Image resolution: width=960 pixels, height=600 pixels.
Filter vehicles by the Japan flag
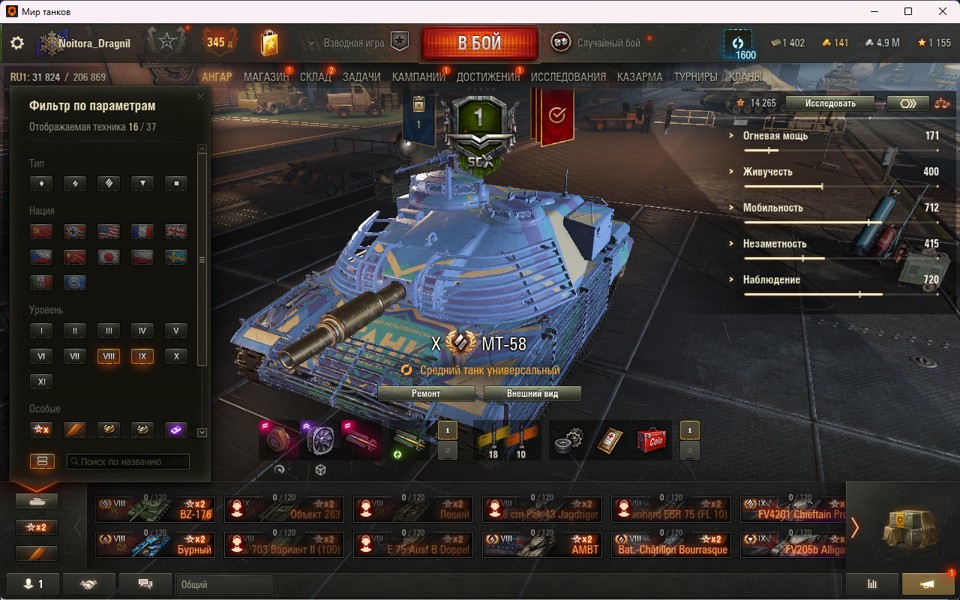(x=108, y=256)
